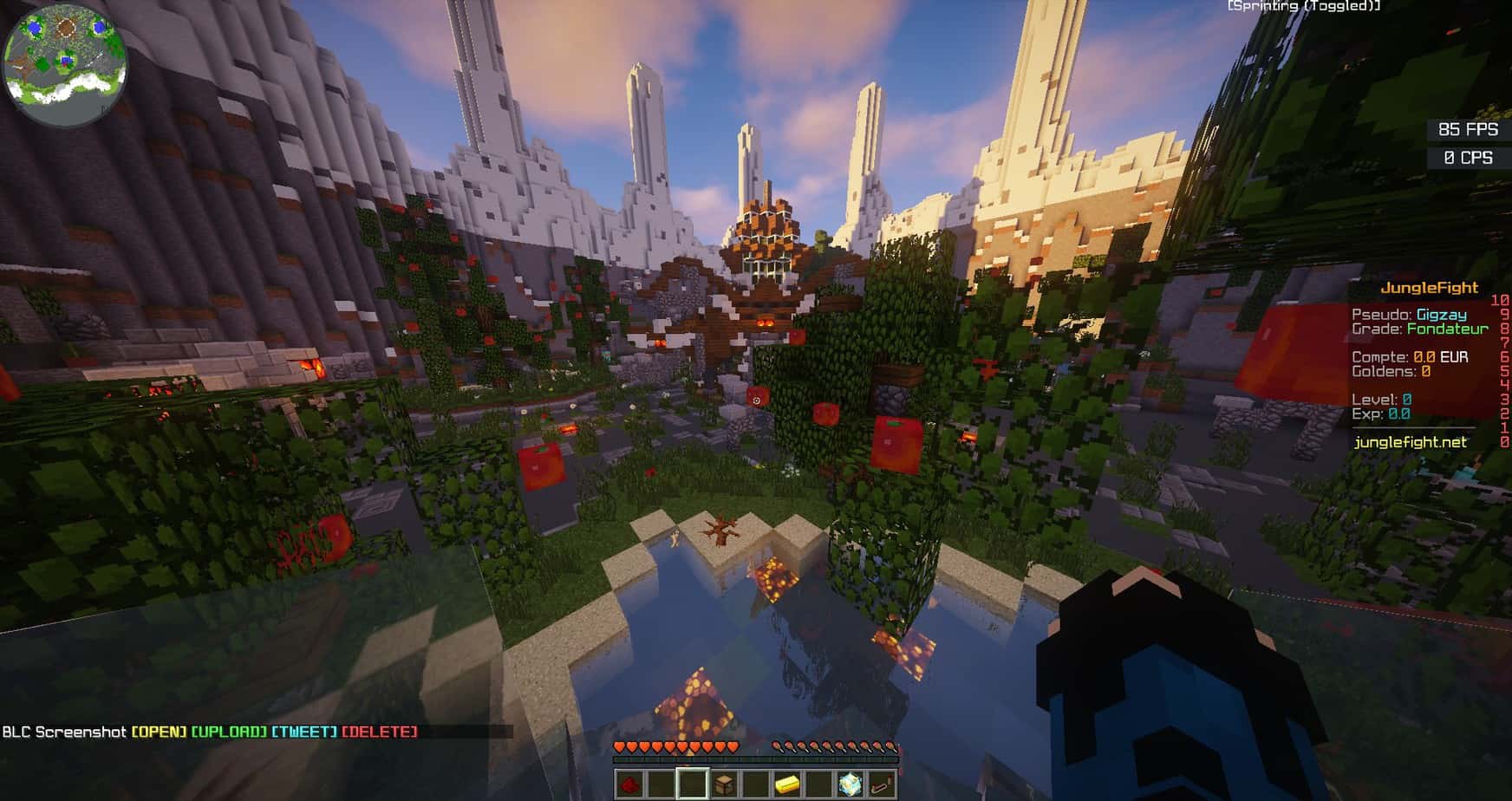Select the last hotbar slot item

881,784
